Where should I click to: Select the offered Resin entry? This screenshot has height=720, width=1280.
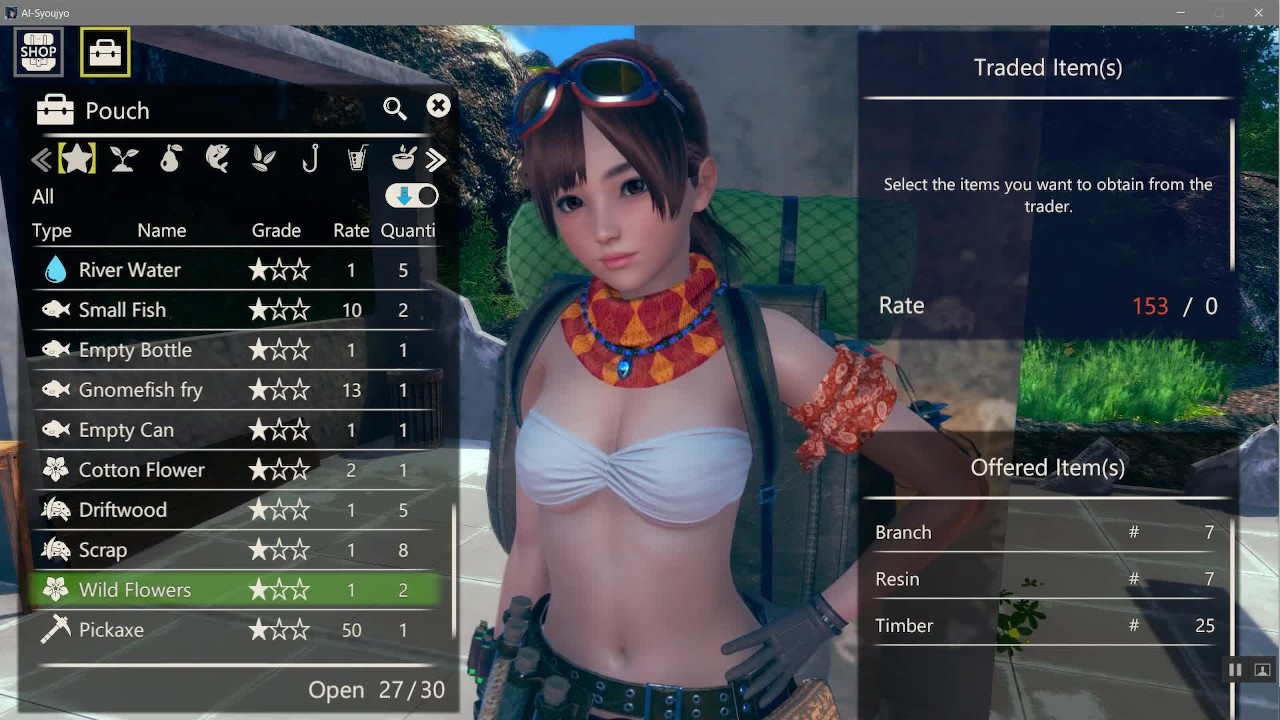coord(1045,579)
